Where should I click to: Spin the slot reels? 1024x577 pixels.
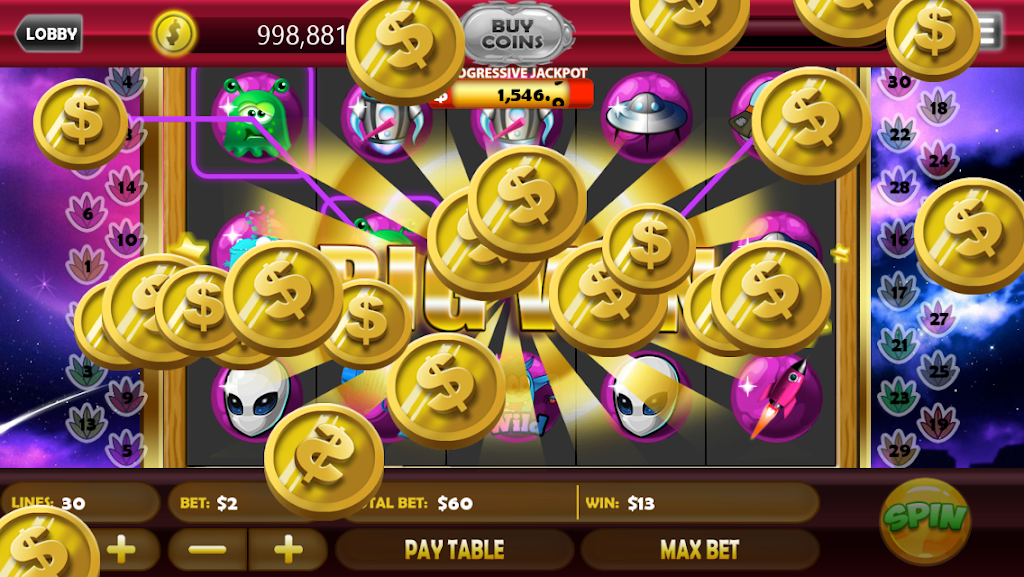click(924, 518)
